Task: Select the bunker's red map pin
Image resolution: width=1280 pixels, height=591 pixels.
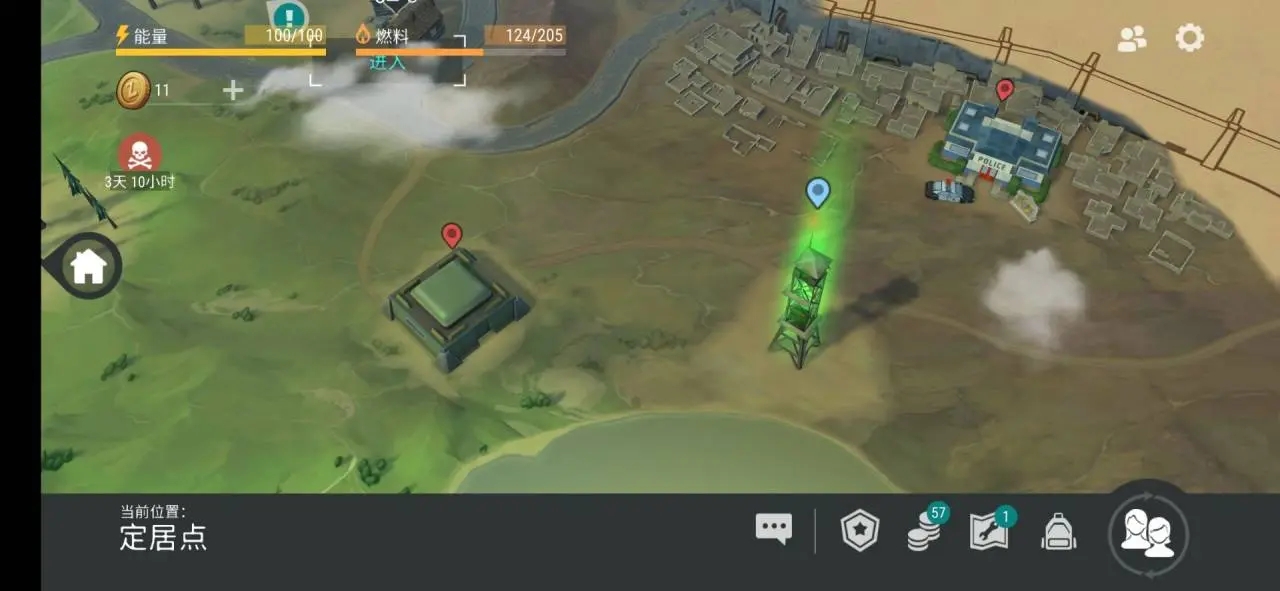Action: [452, 236]
